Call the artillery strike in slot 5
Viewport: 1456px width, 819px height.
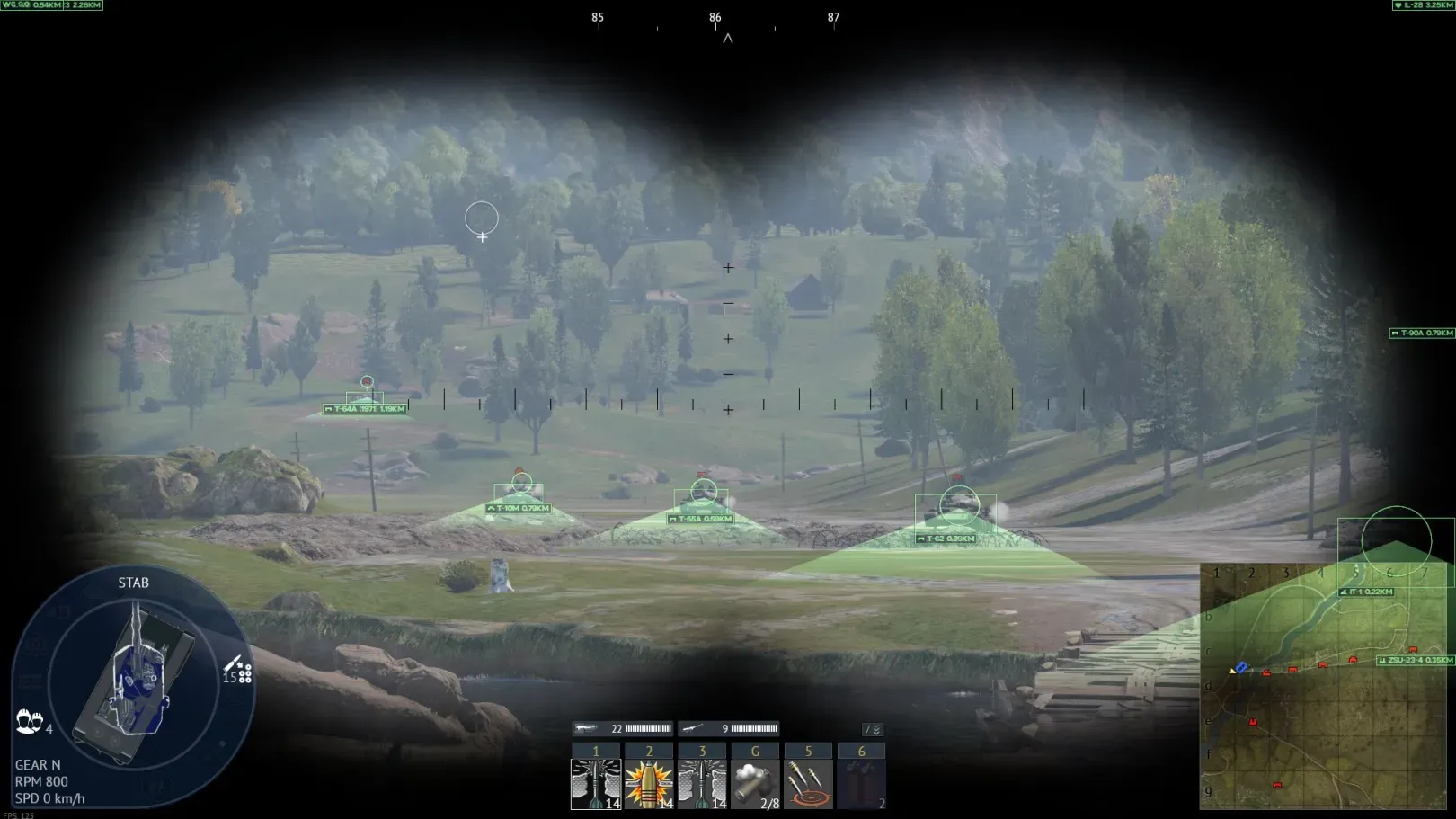click(808, 783)
